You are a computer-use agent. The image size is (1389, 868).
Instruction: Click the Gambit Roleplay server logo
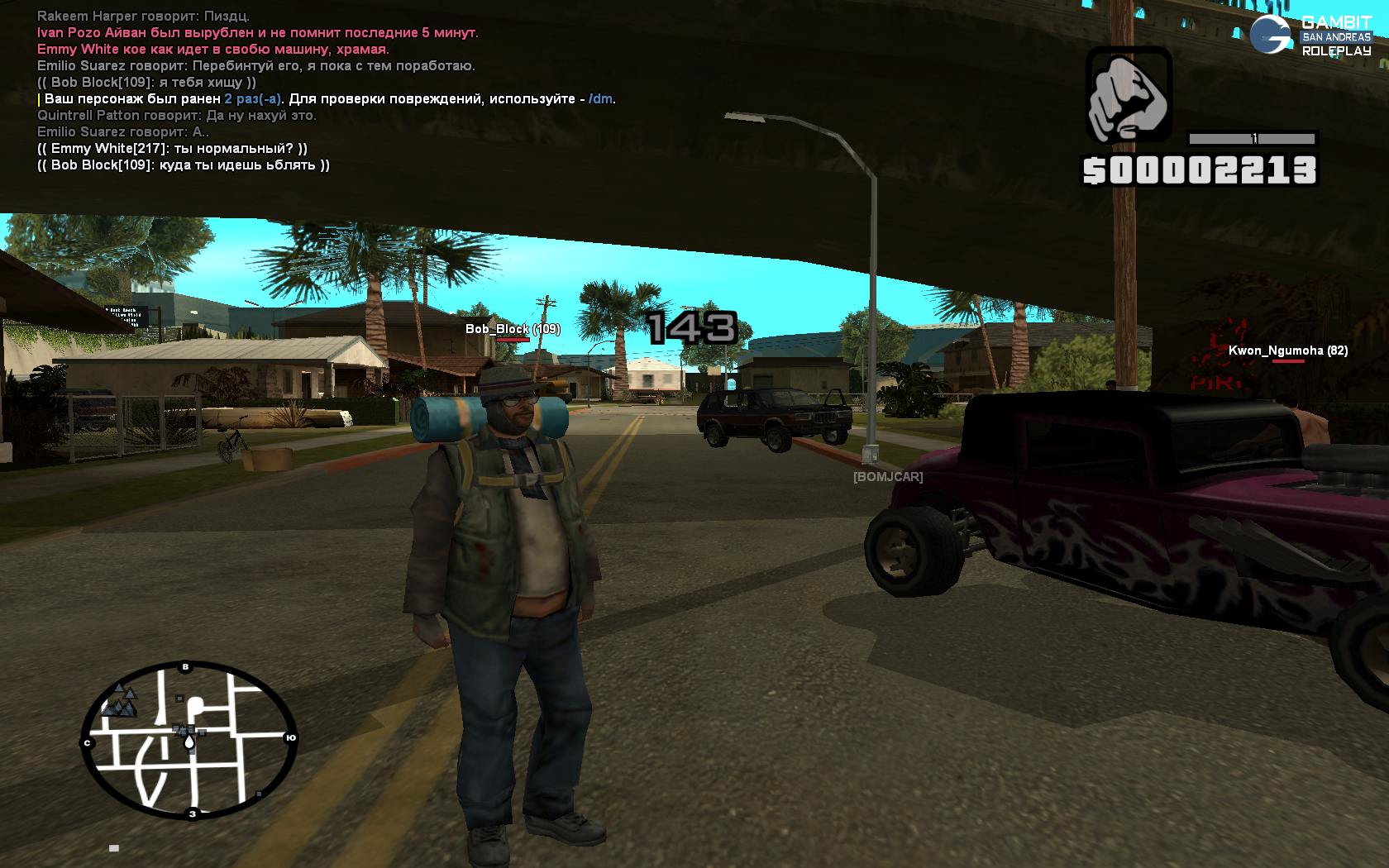pyautogui.click(x=1310, y=36)
